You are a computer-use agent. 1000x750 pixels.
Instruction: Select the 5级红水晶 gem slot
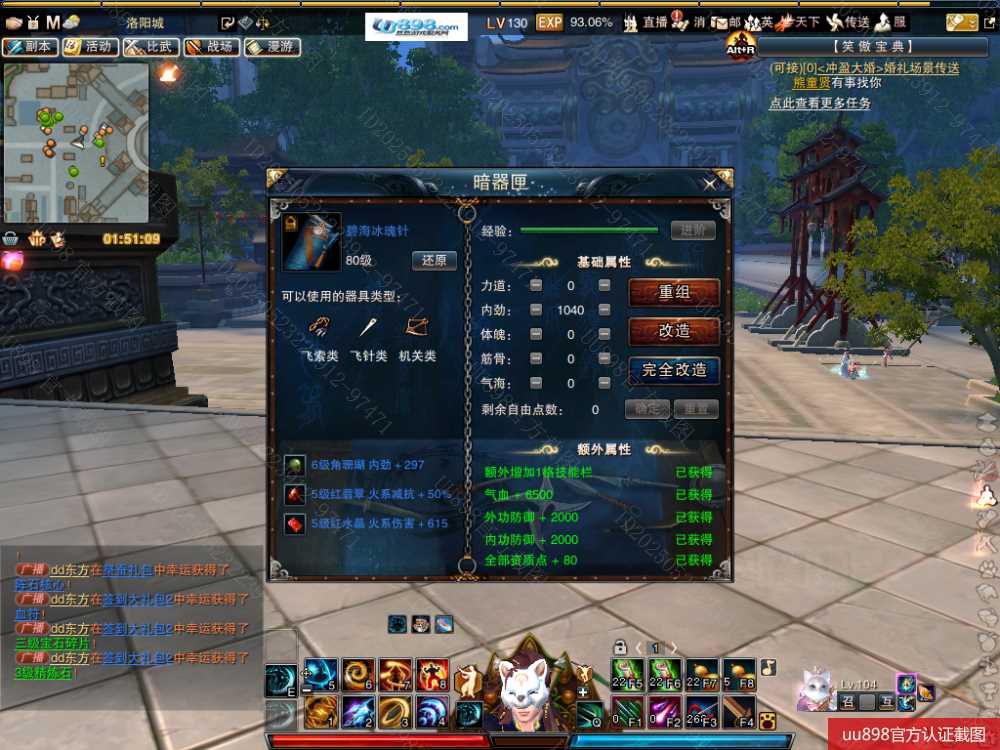point(296,523)
